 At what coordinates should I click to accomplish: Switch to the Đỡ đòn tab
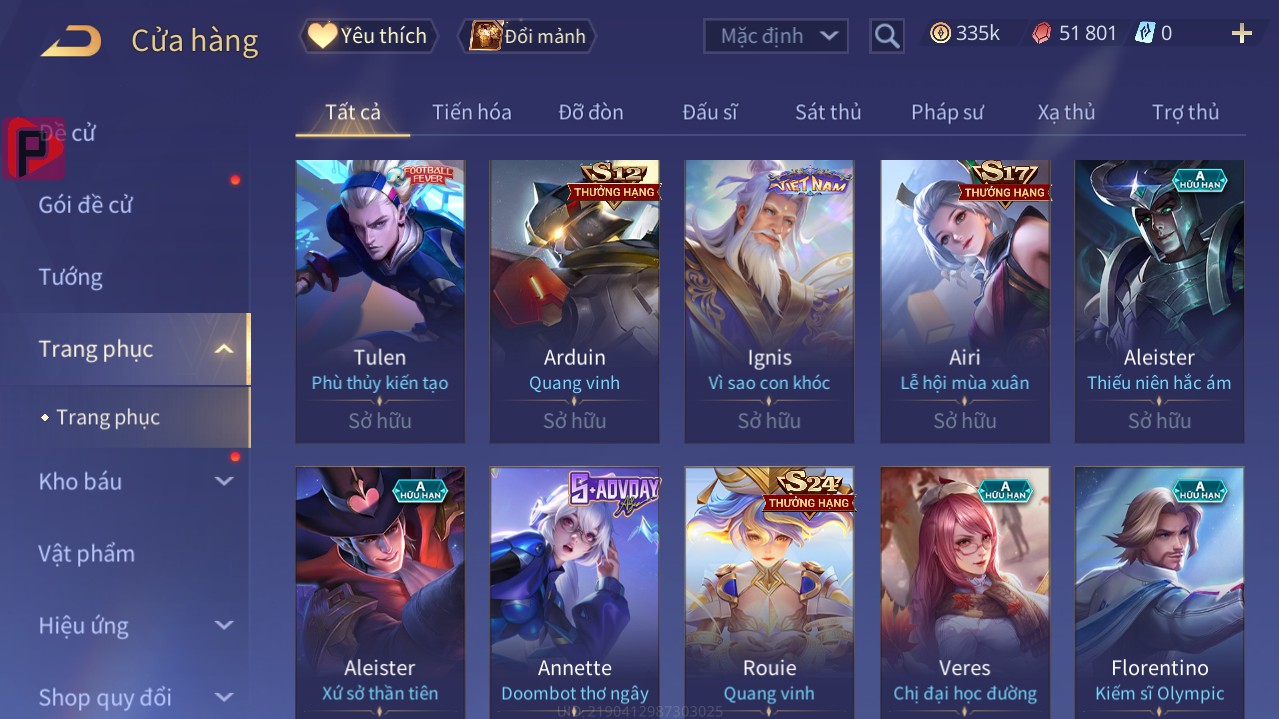pyautogui.click(x=590, y=112)
